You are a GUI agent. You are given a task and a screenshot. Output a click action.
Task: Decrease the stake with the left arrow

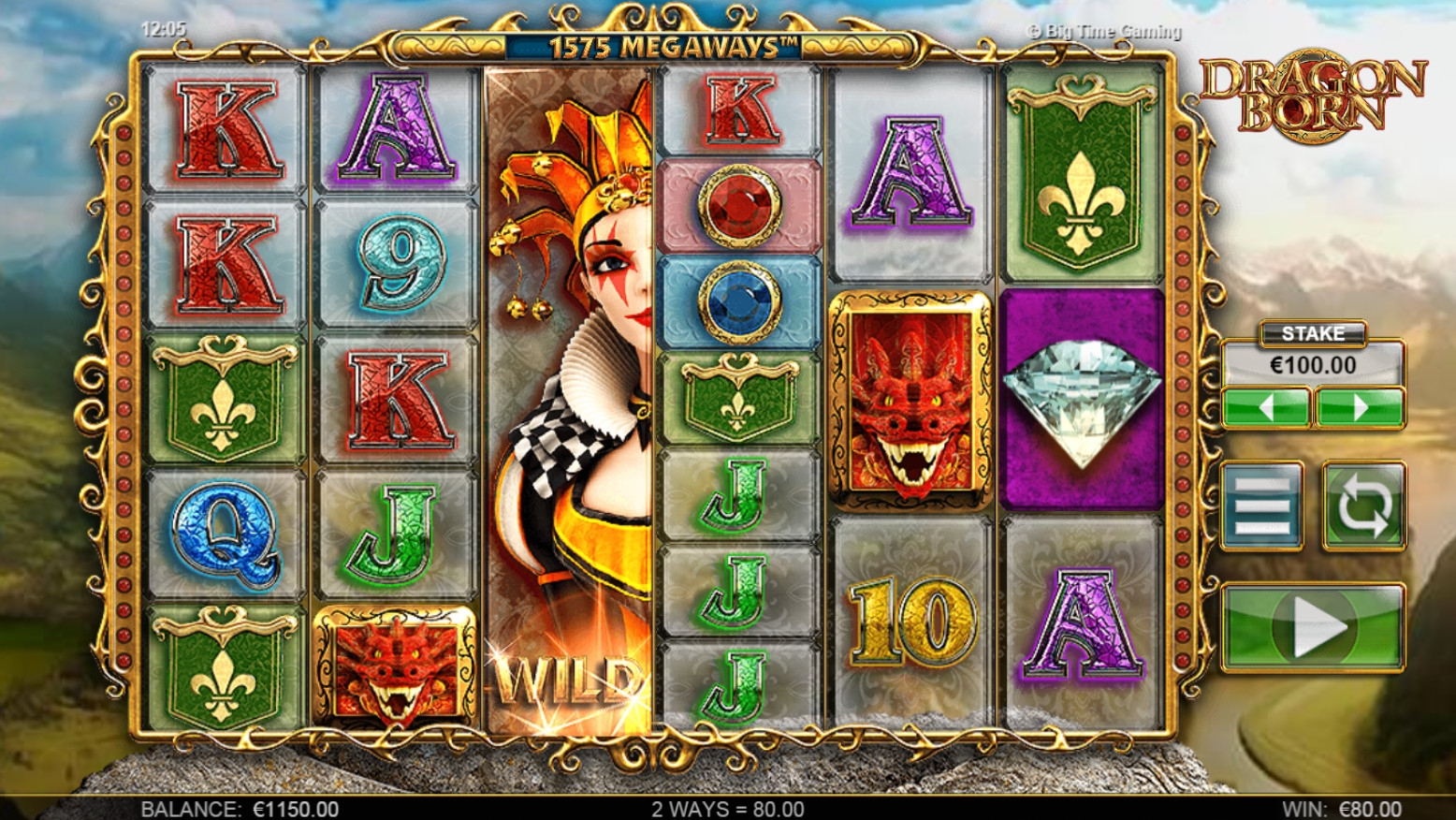point(1265,408)
